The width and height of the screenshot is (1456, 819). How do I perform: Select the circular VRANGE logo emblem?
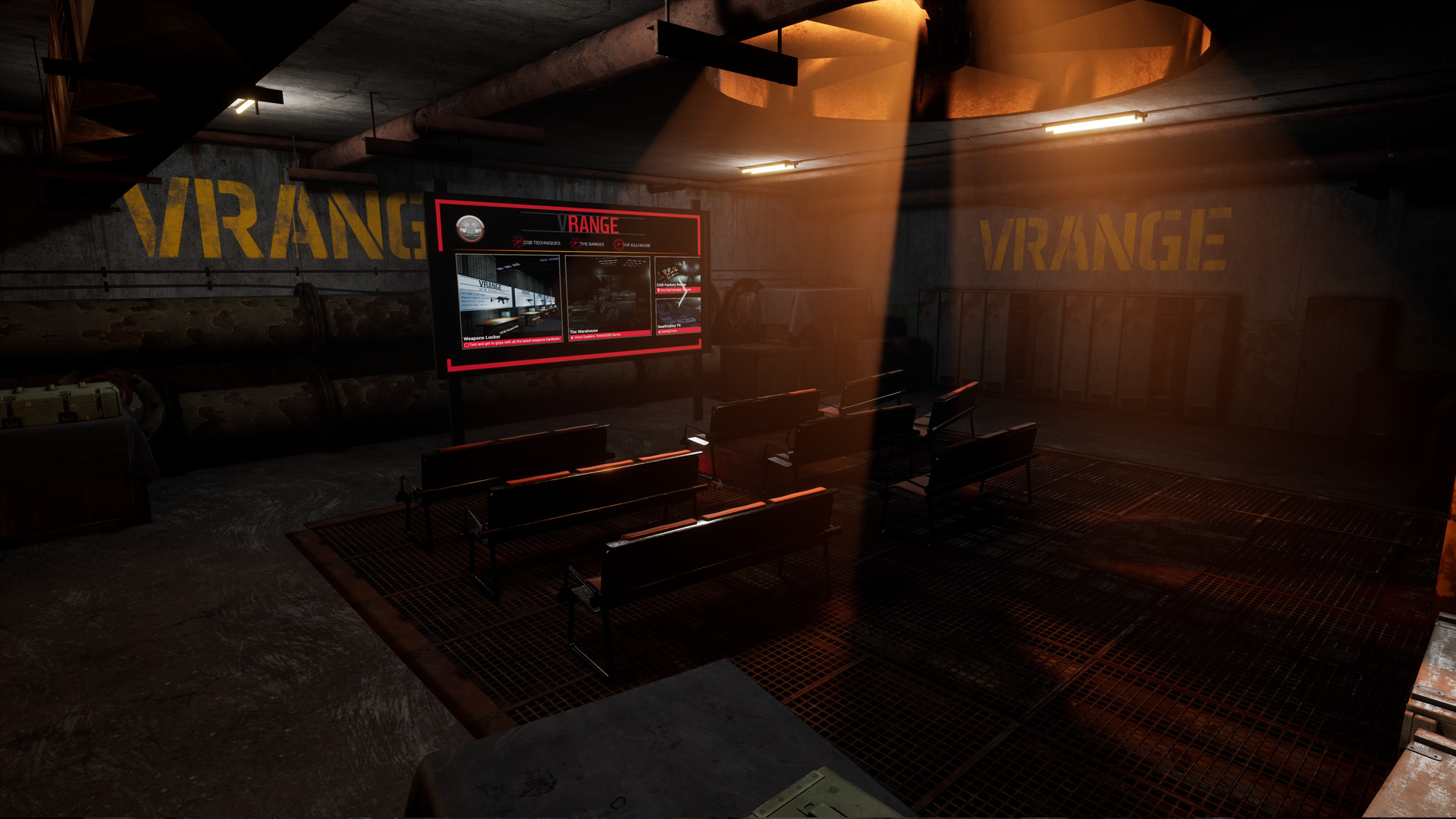(x=470, y=228)
